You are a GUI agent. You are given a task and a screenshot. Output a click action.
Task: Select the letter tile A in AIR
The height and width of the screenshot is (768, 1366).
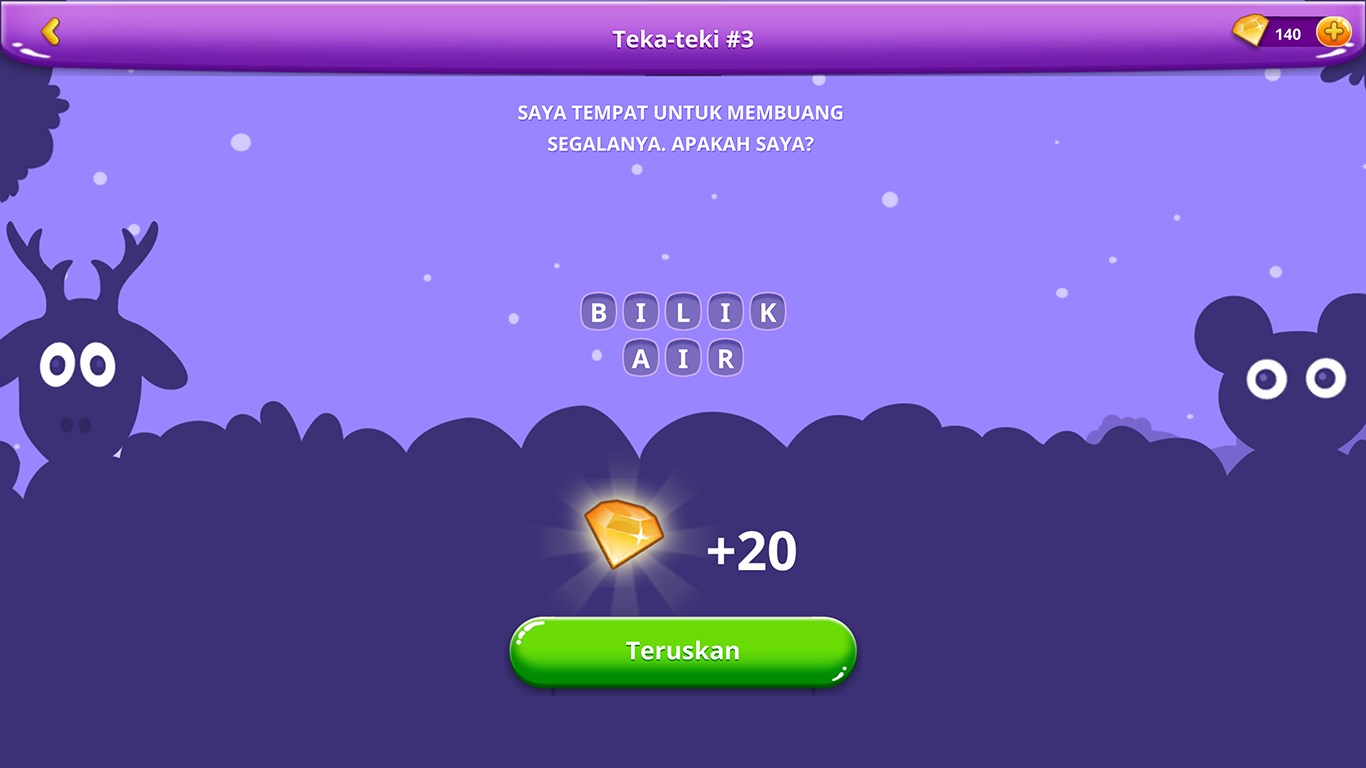(640, 356)
